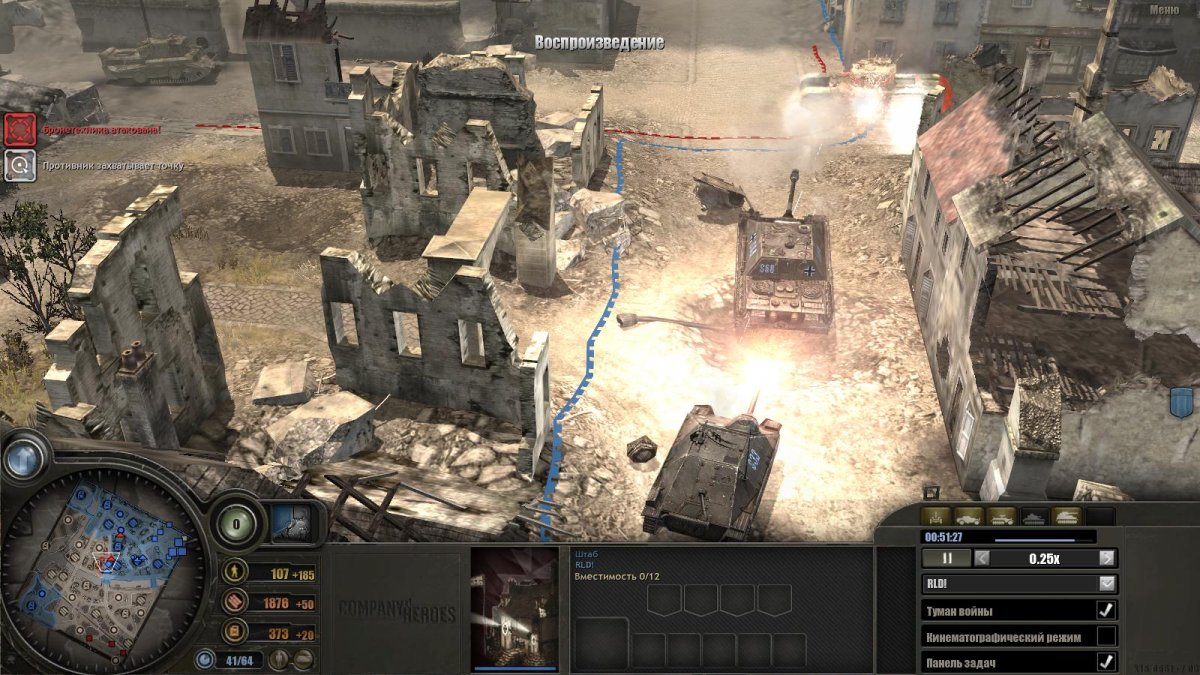Viewport: 1200px width, 675px height.
Task: Open the Меню button
Action: [1163, 10]
